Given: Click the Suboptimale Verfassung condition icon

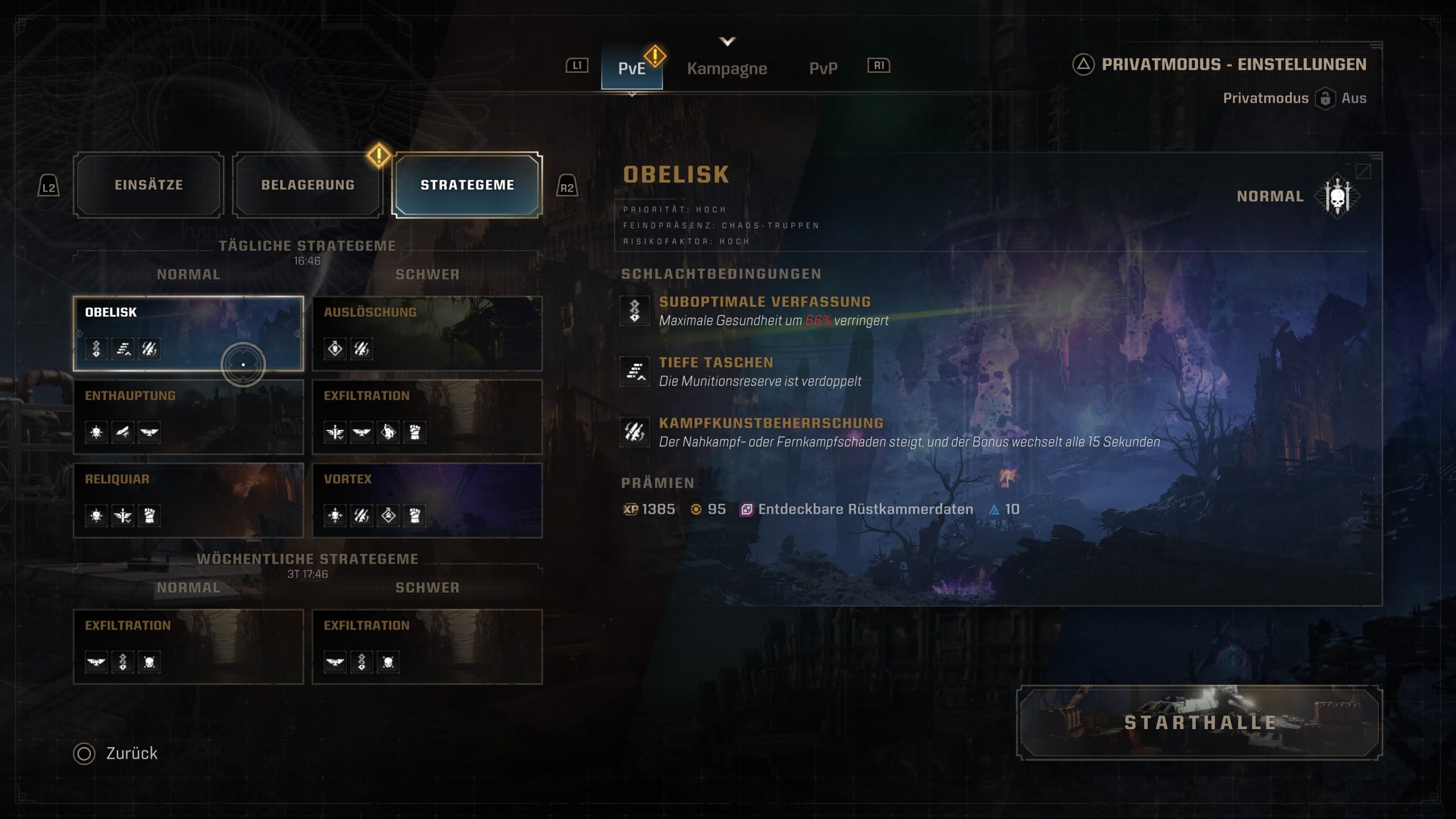Looking at the screenshot, I should point(635,311).
